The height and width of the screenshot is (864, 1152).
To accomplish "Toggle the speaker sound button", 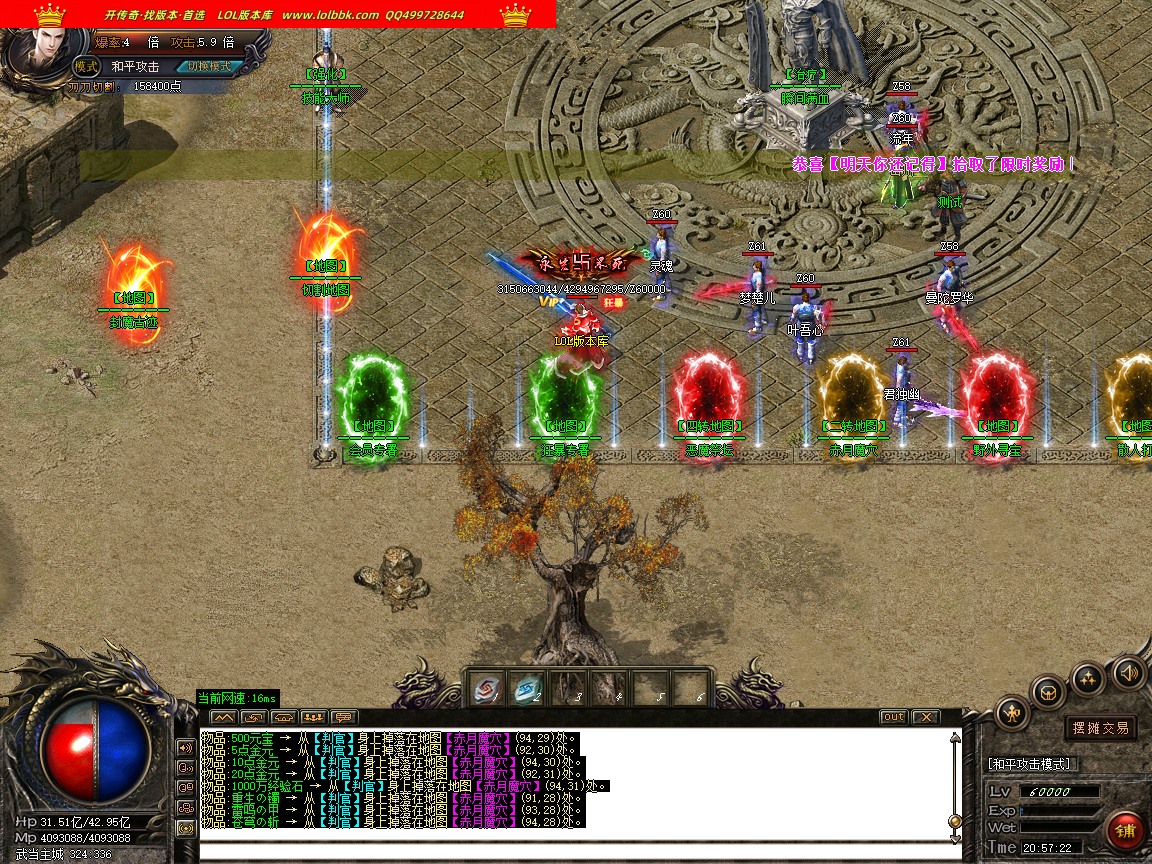I will click(1129, 671).
